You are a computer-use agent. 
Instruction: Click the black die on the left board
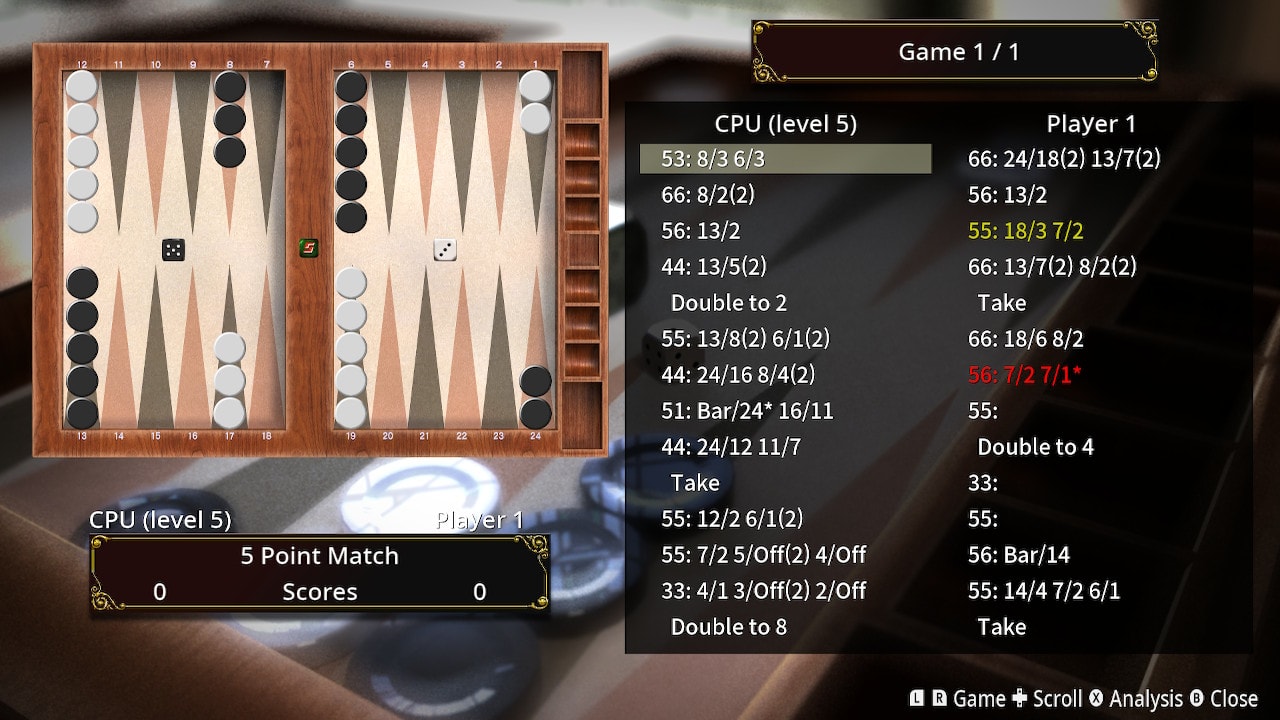(x=174, y=249)
